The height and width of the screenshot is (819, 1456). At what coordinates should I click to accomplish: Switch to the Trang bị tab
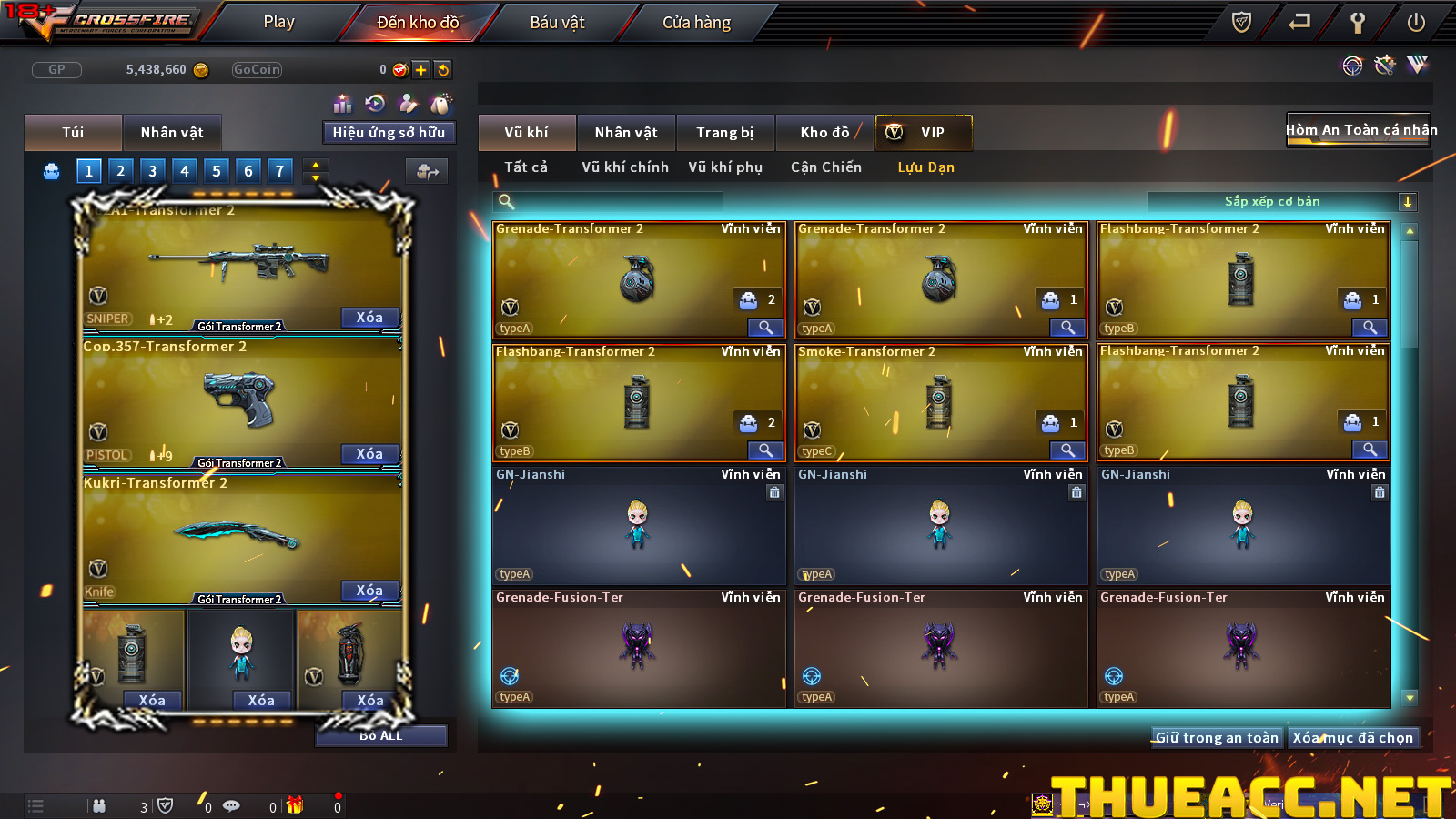(724, 133)
